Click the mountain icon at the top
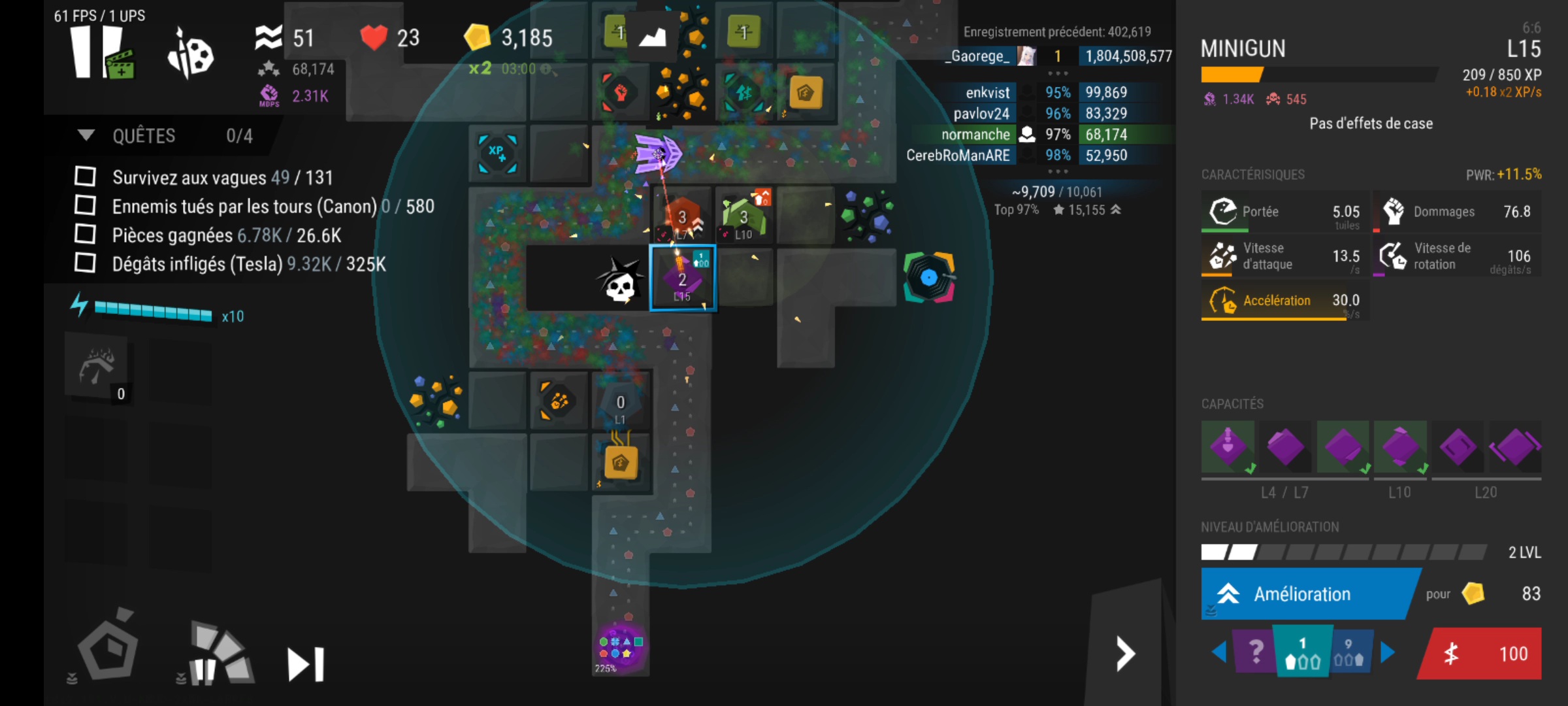 coord(651,37)
